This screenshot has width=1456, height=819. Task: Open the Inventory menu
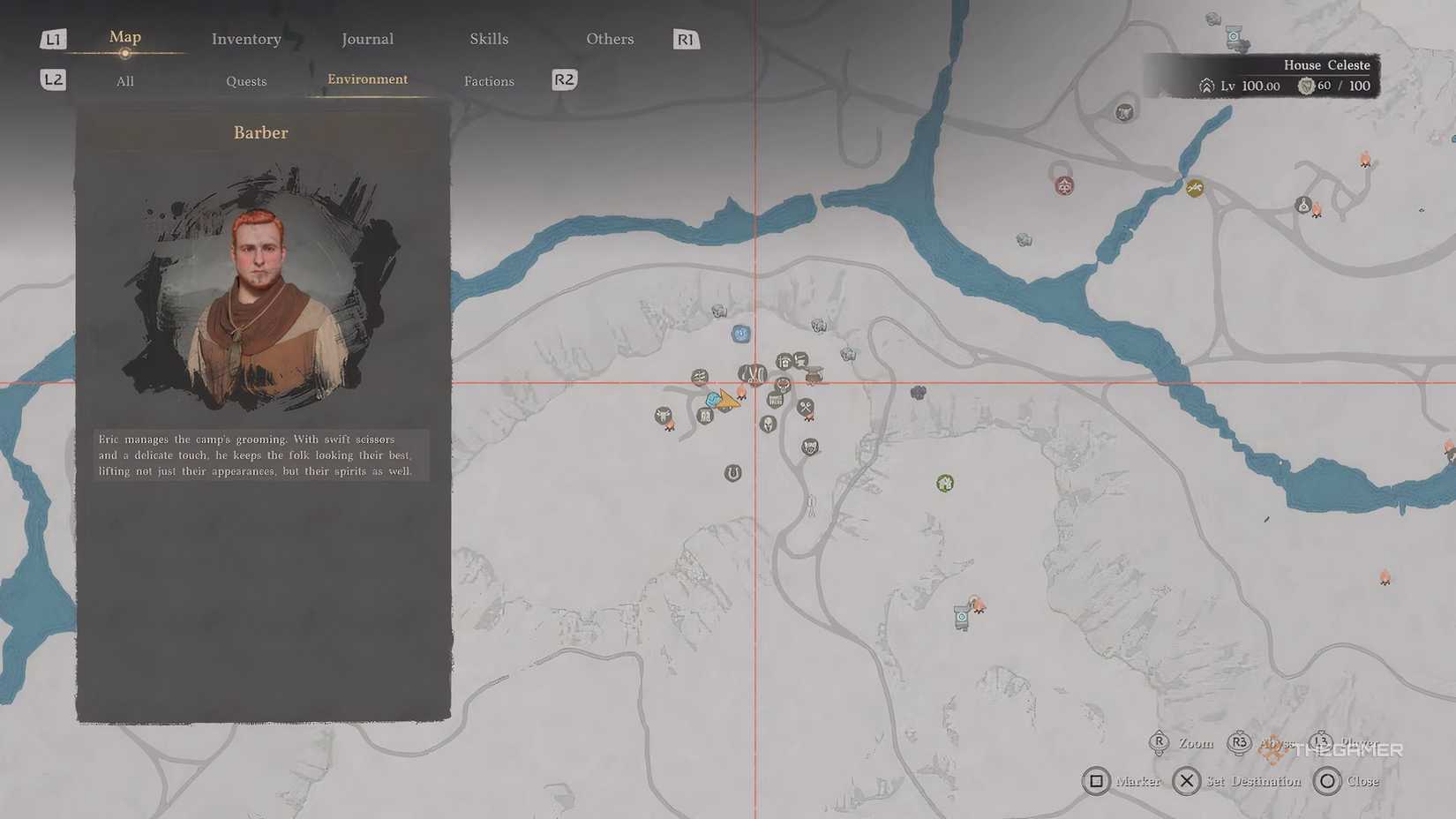click(245, 39)
